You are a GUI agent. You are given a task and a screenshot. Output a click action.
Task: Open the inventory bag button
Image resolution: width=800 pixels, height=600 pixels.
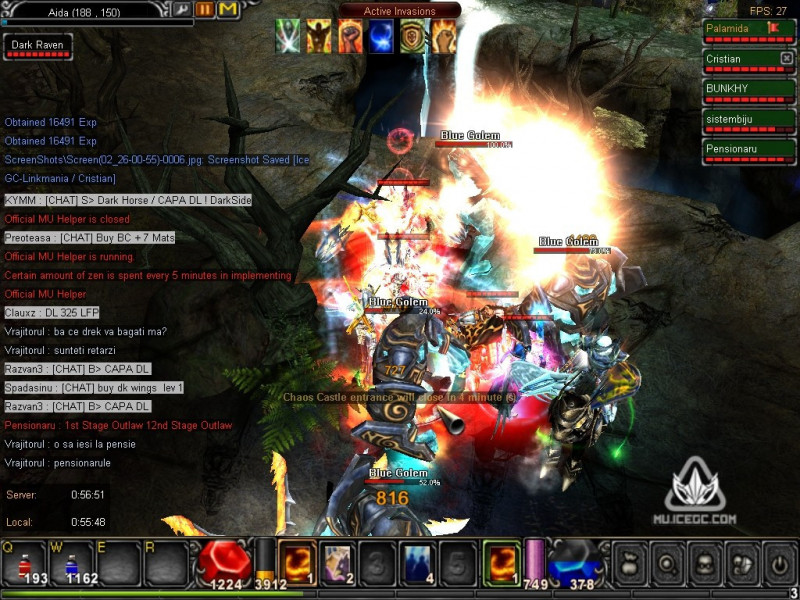pos(628,561)
